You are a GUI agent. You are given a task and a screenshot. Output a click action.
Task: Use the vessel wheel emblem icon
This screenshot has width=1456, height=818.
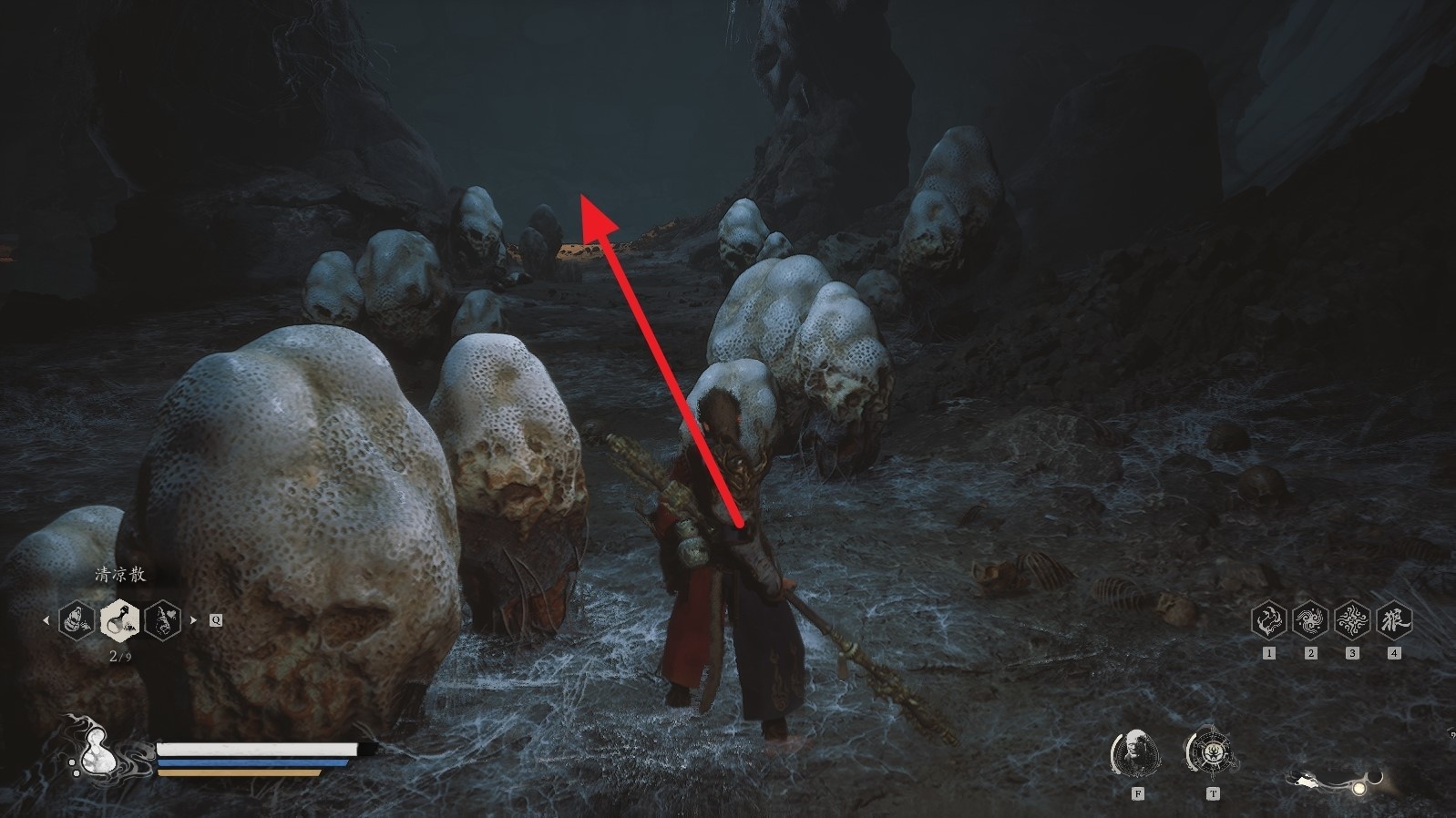click(1212, 752)
